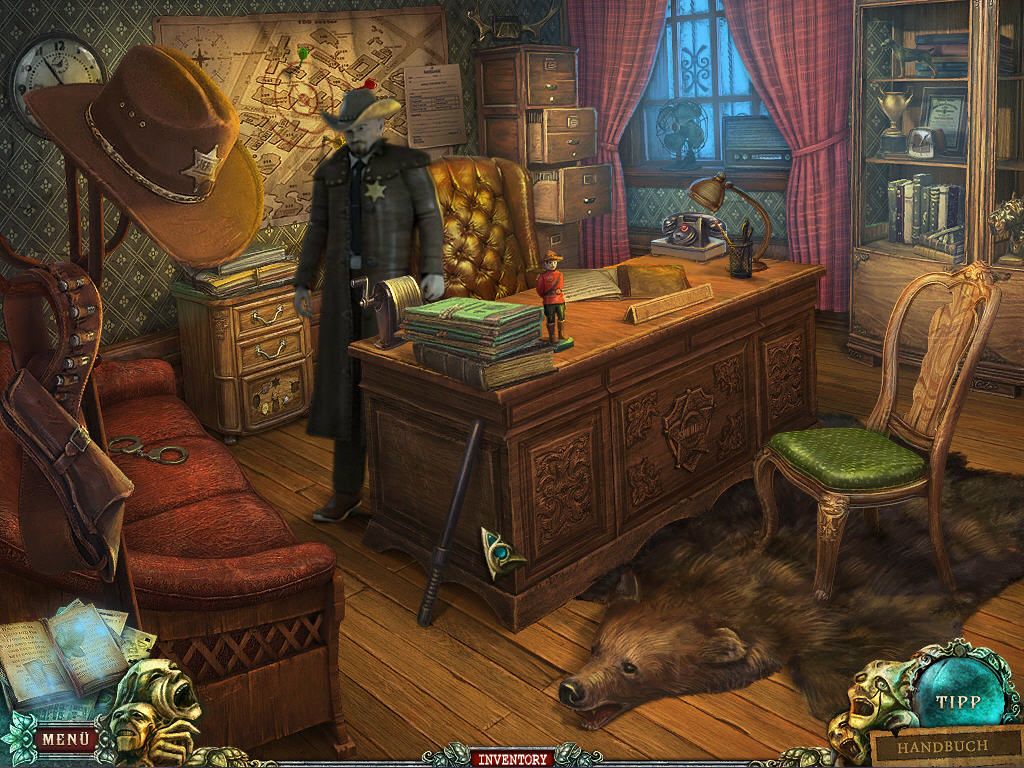Open the Menü button
Screen dimensions: 1024x768
pyautogui.click(x=67, y=739)
